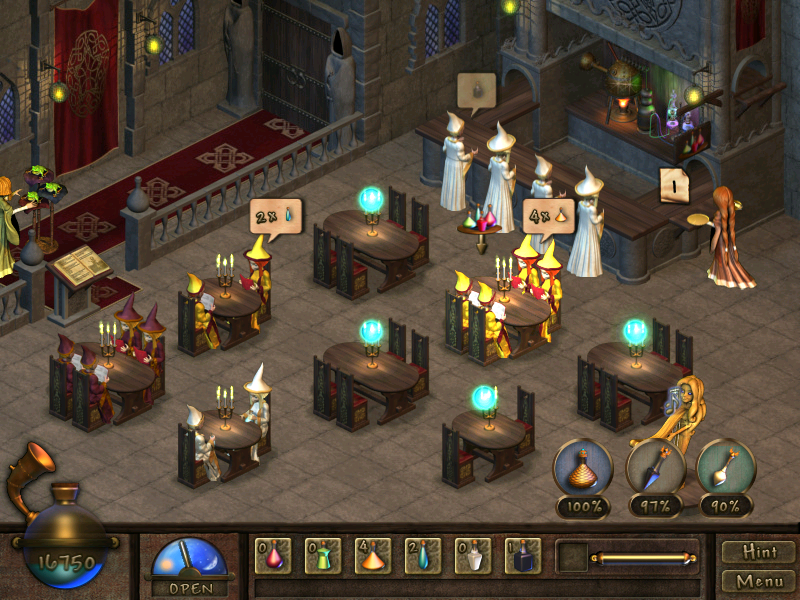800x600 pixels.
Task: Click the 2x blue vial order bubble
Action: pos(275,214)
